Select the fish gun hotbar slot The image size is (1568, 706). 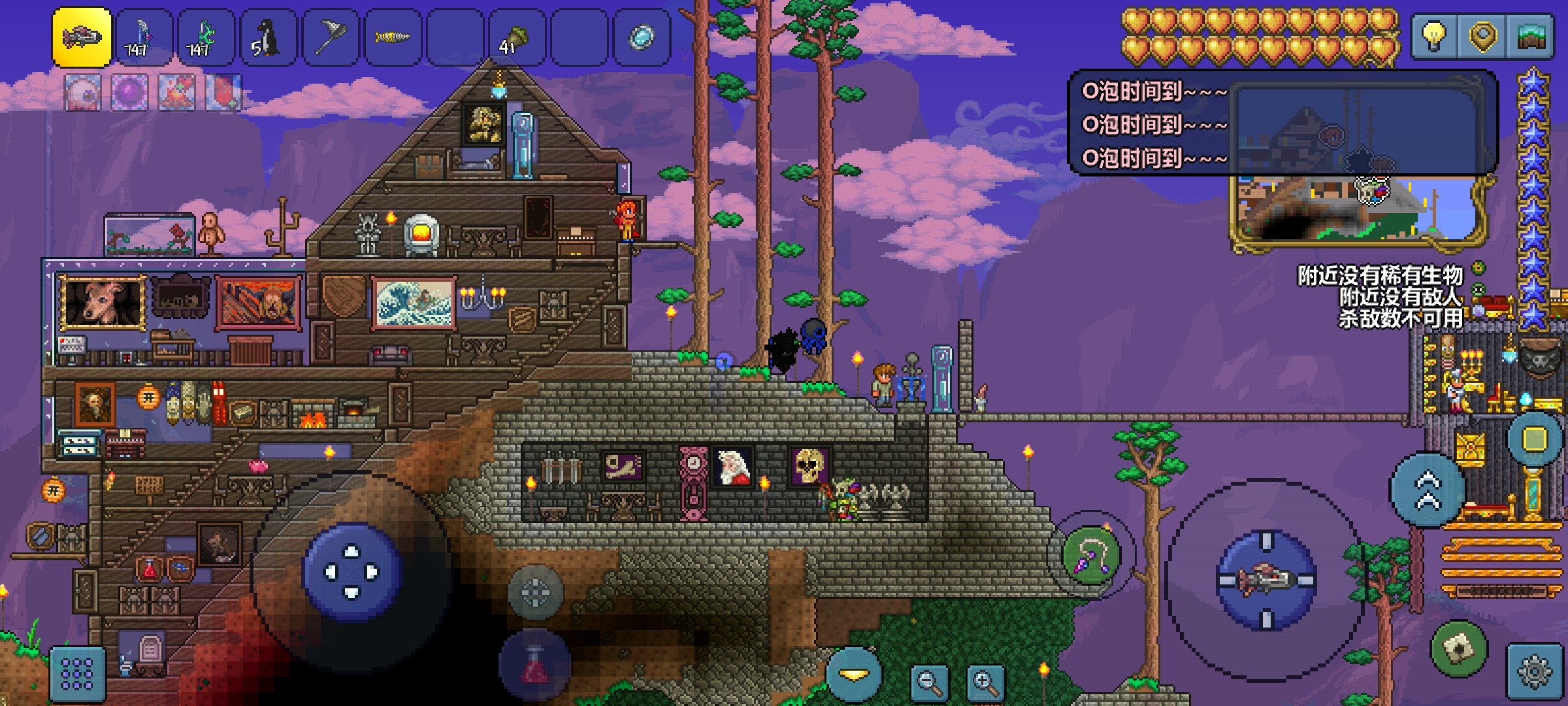82,37
